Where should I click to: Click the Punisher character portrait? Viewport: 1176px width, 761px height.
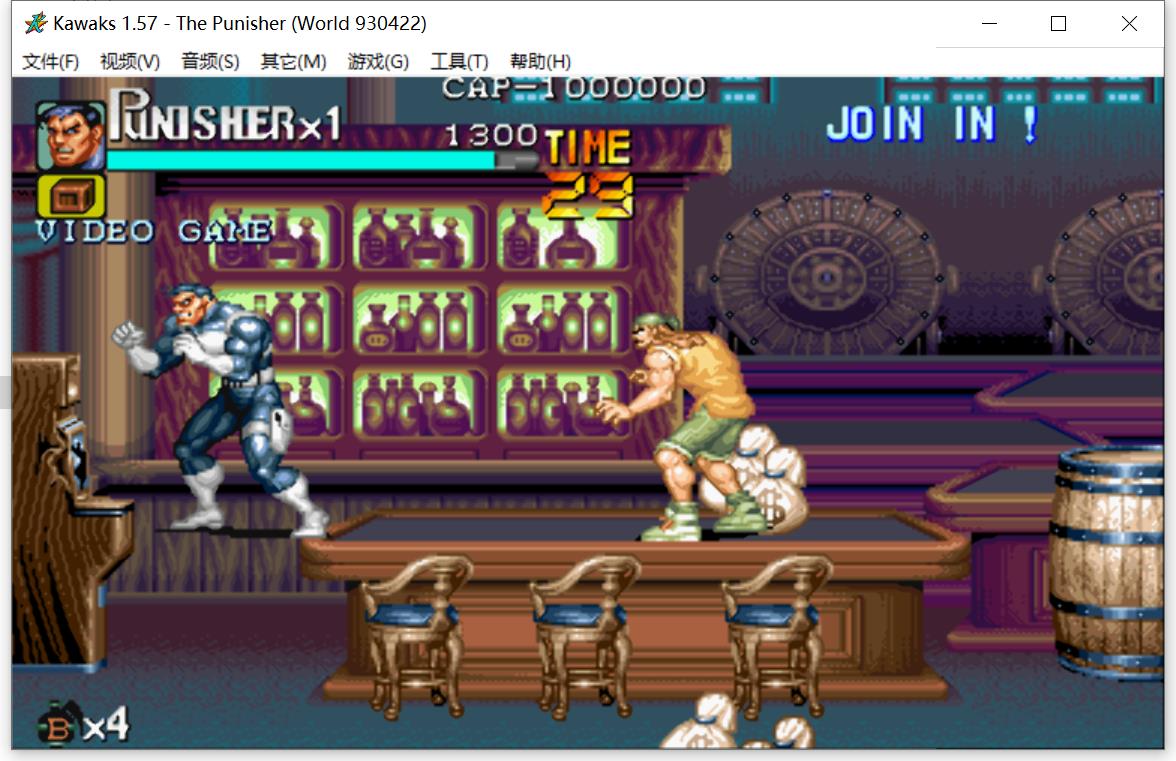(71, 135)
